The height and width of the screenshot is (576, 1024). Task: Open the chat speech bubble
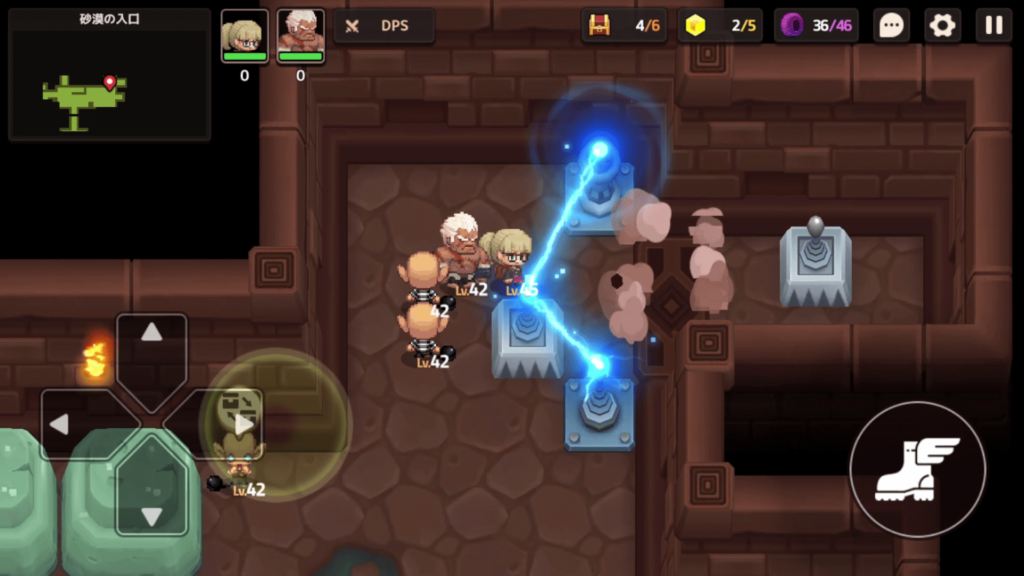[x=891, y=26]
